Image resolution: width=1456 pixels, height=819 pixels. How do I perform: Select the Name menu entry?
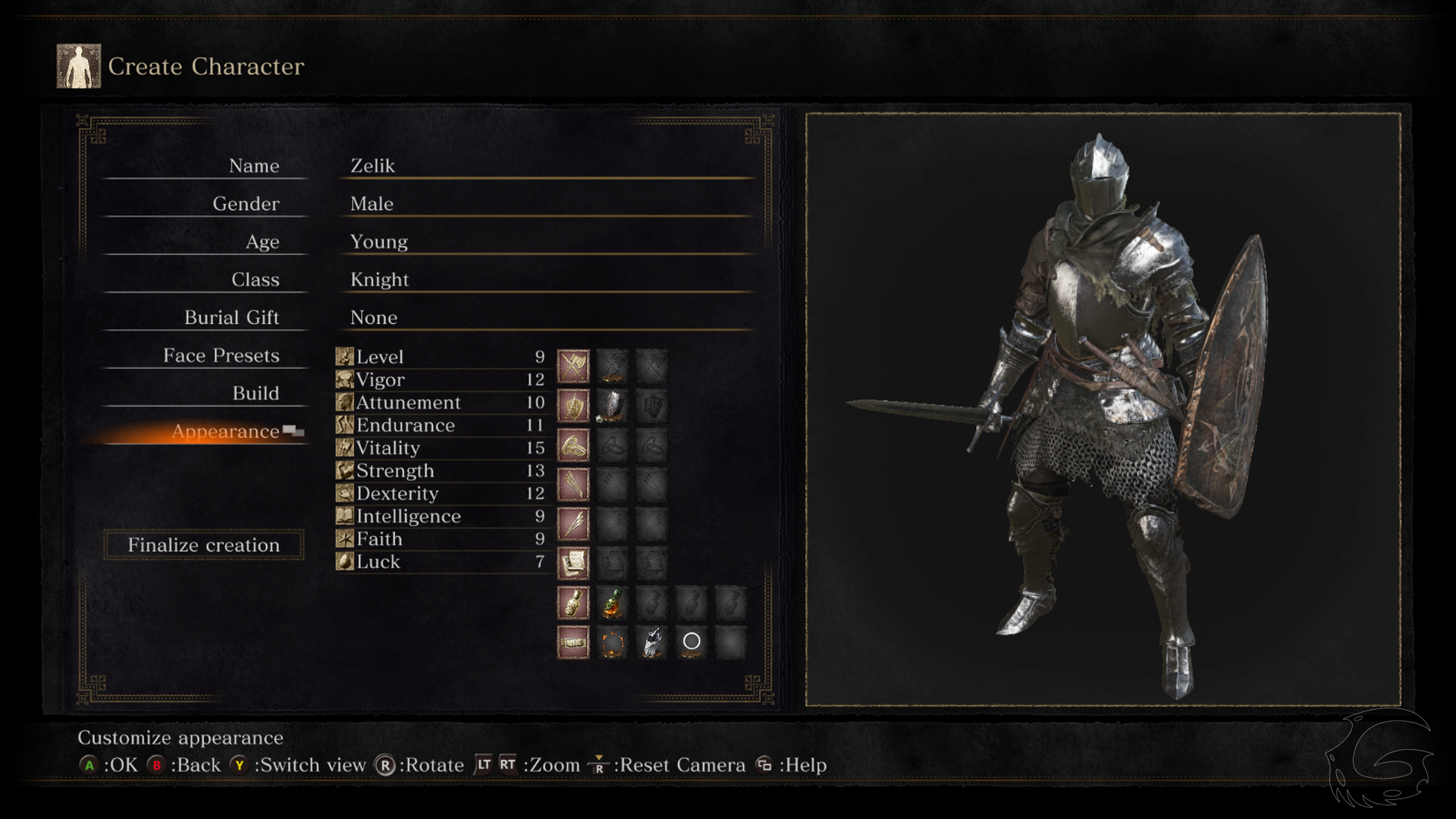click(253, 166)
